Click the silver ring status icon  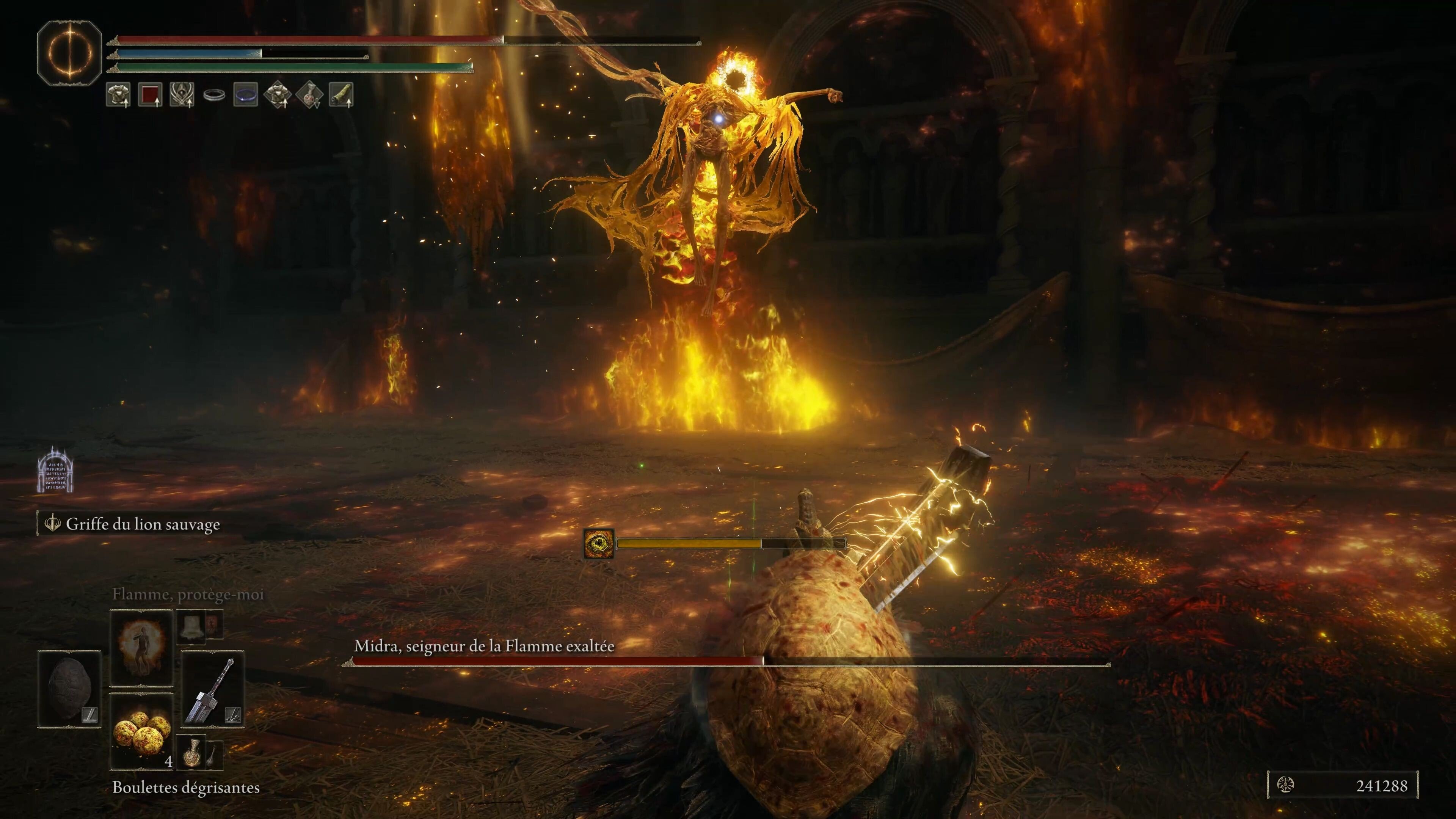pos(213,95)
